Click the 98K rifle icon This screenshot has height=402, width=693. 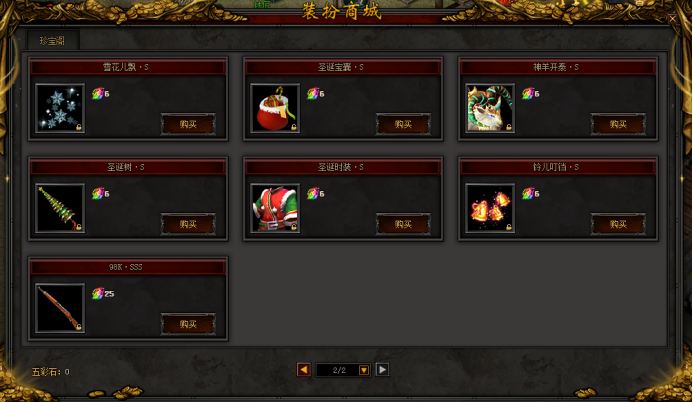(60, 308)
